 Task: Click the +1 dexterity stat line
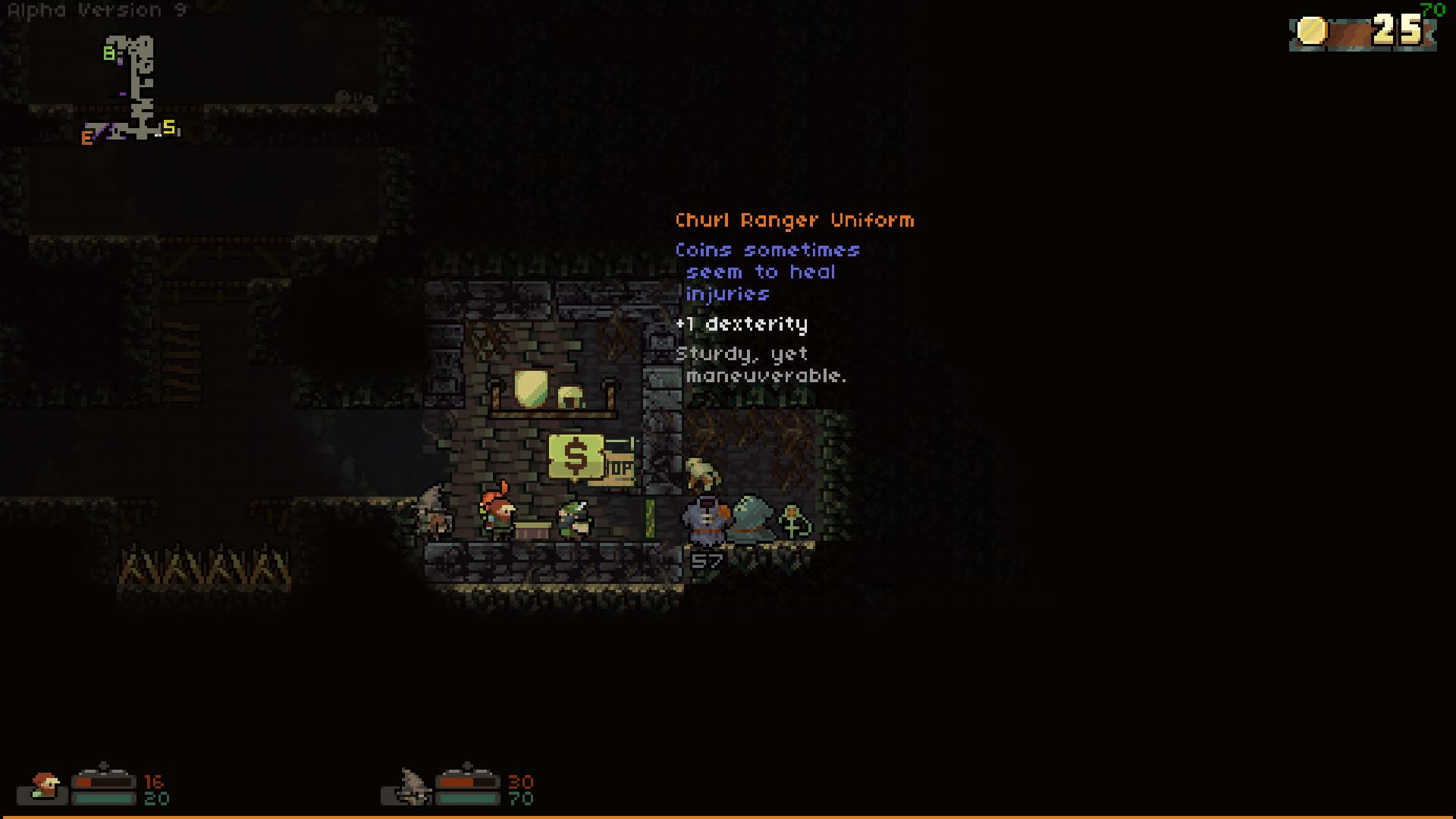(x=743, y=324)
